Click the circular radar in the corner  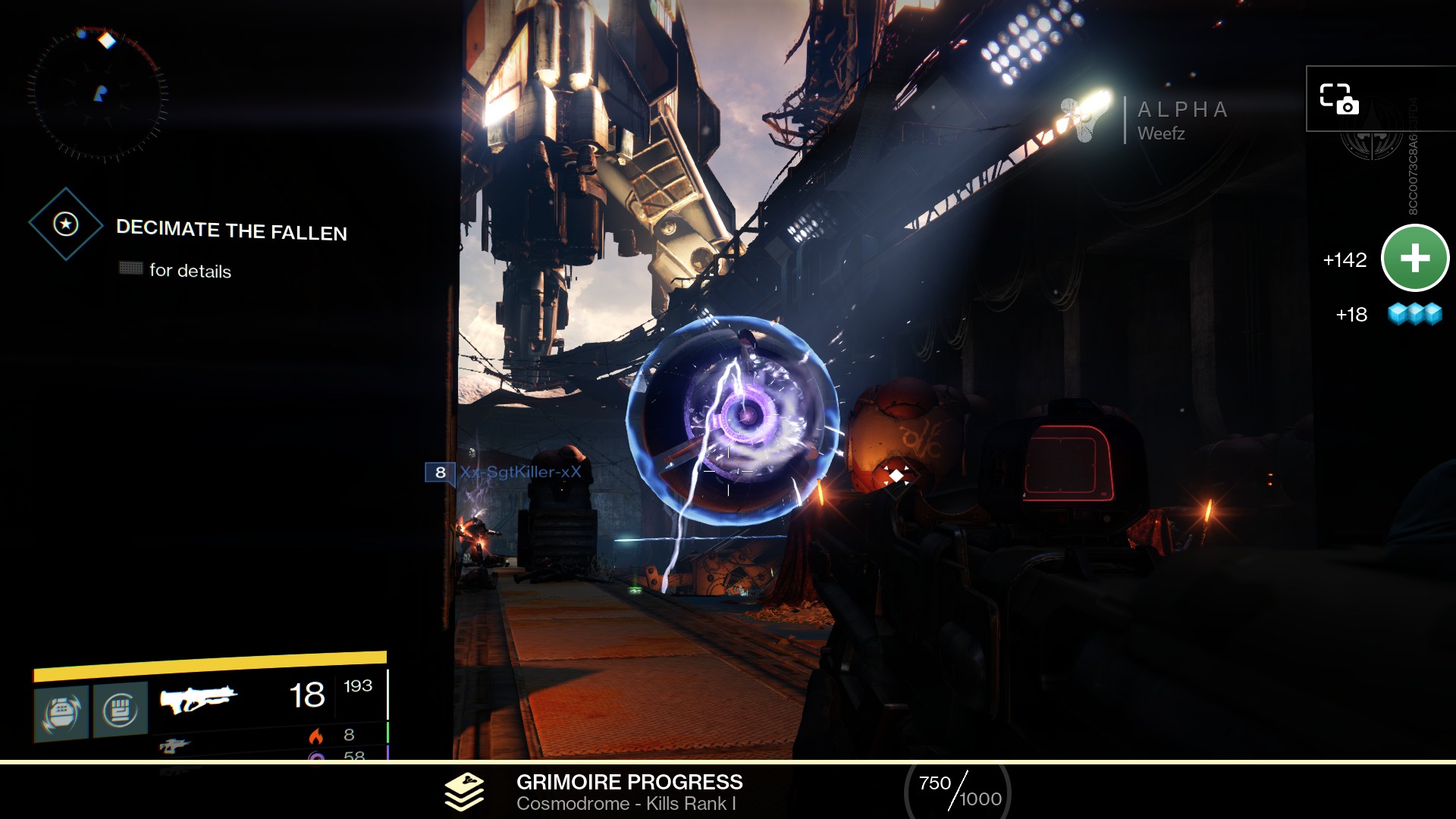98,95
